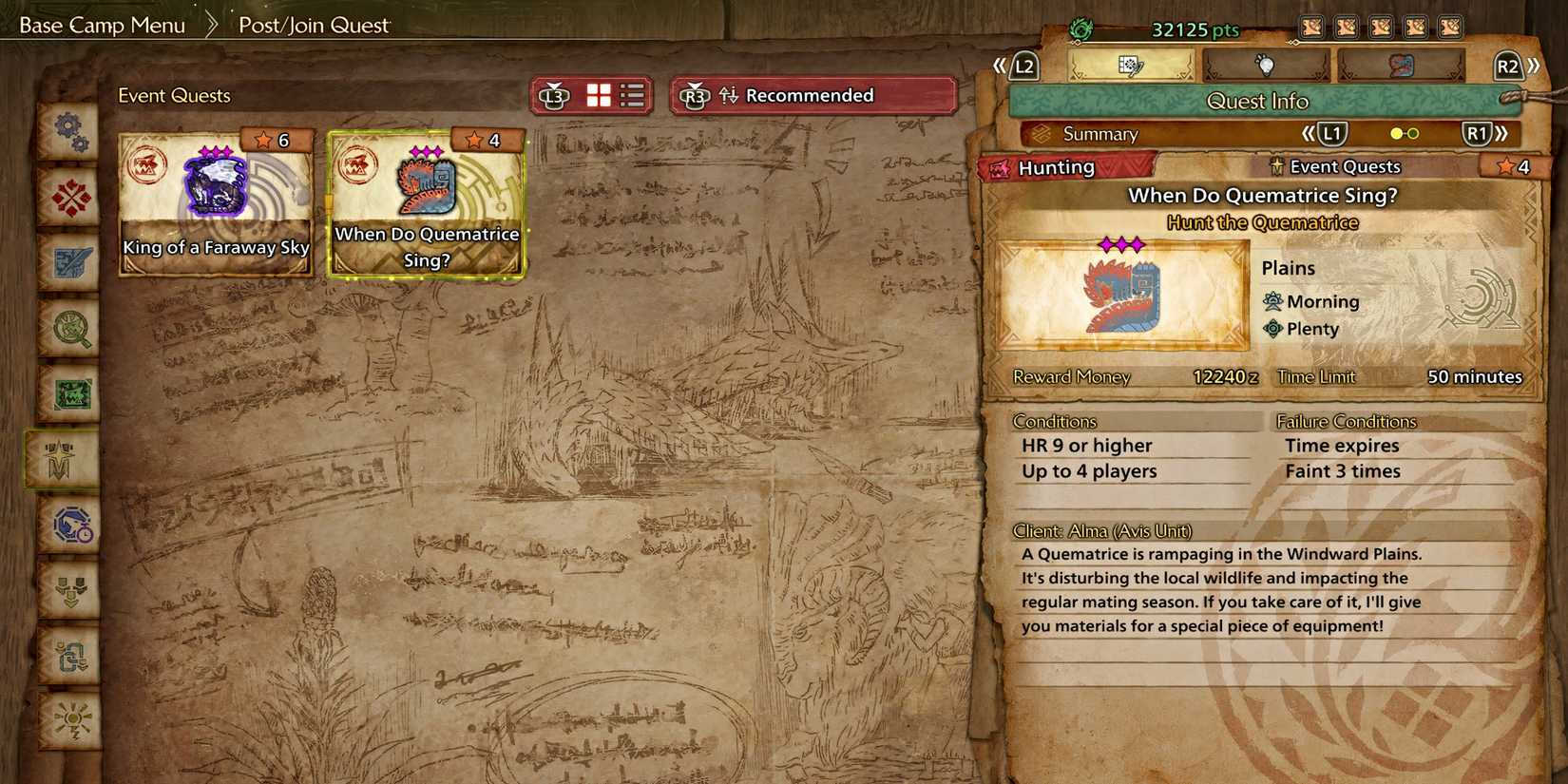Click the L1 arrow on Summary bar
1568x784 pixels.
[1332, 134]
